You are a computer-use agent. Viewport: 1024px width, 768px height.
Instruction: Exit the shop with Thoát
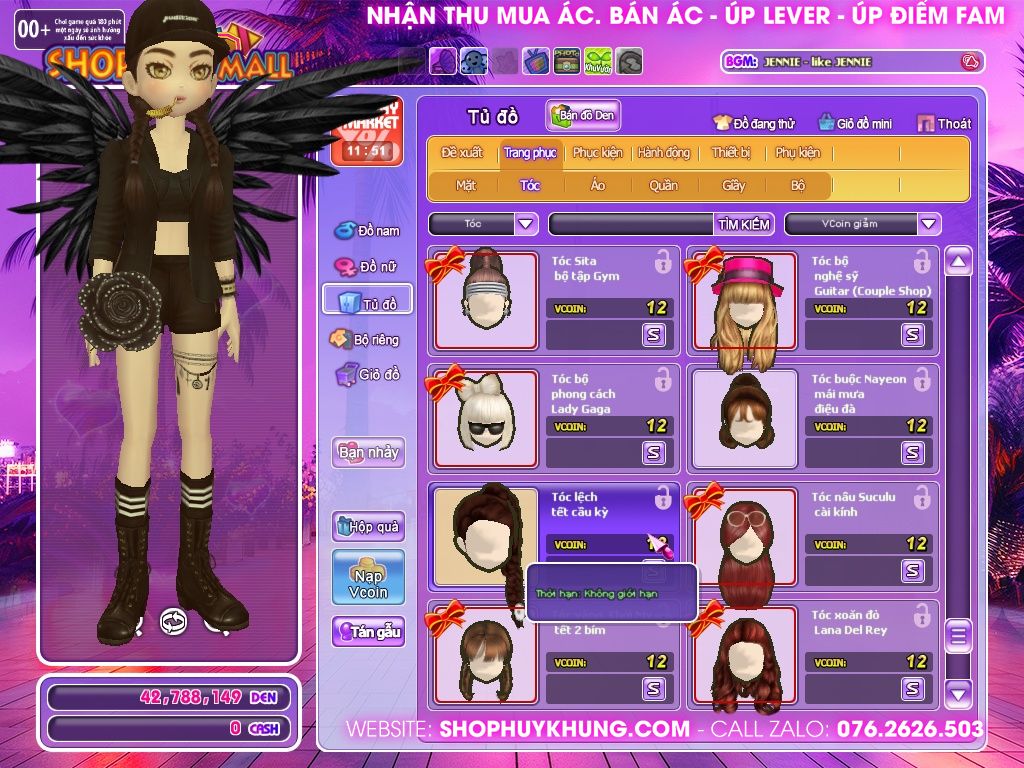[944, 124]
